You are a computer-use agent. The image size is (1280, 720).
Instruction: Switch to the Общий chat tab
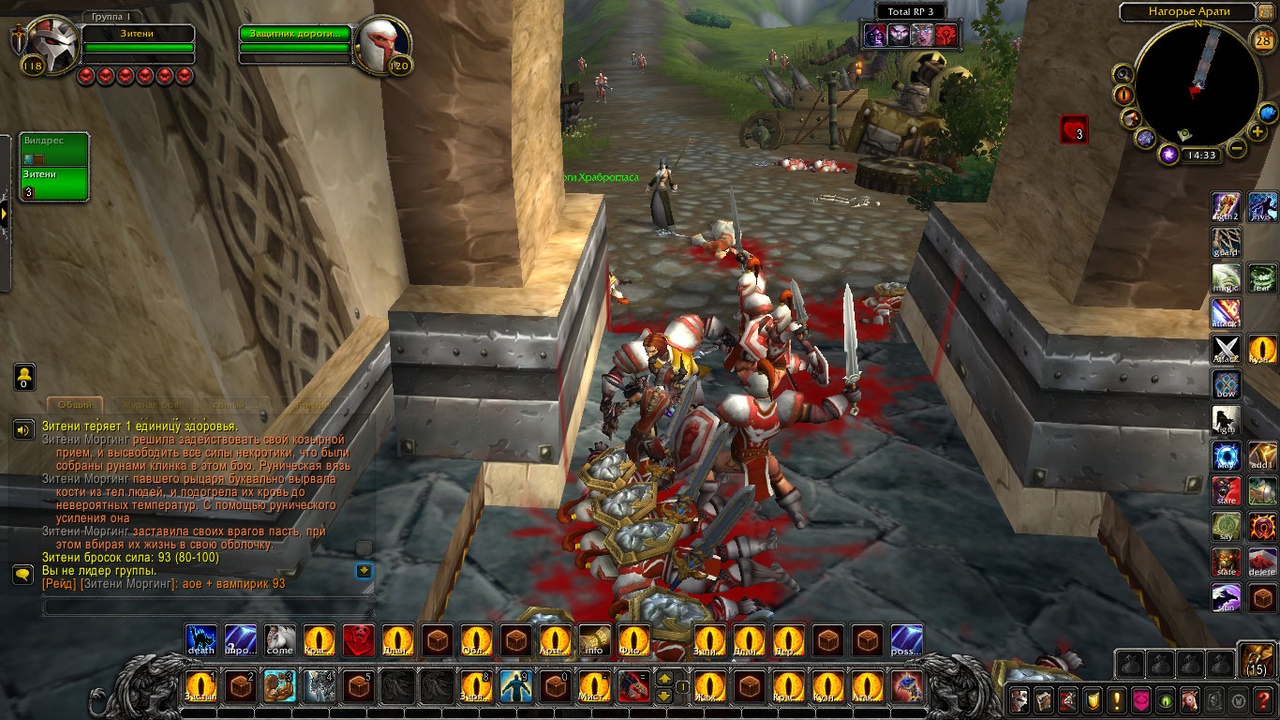pos(75,405)
